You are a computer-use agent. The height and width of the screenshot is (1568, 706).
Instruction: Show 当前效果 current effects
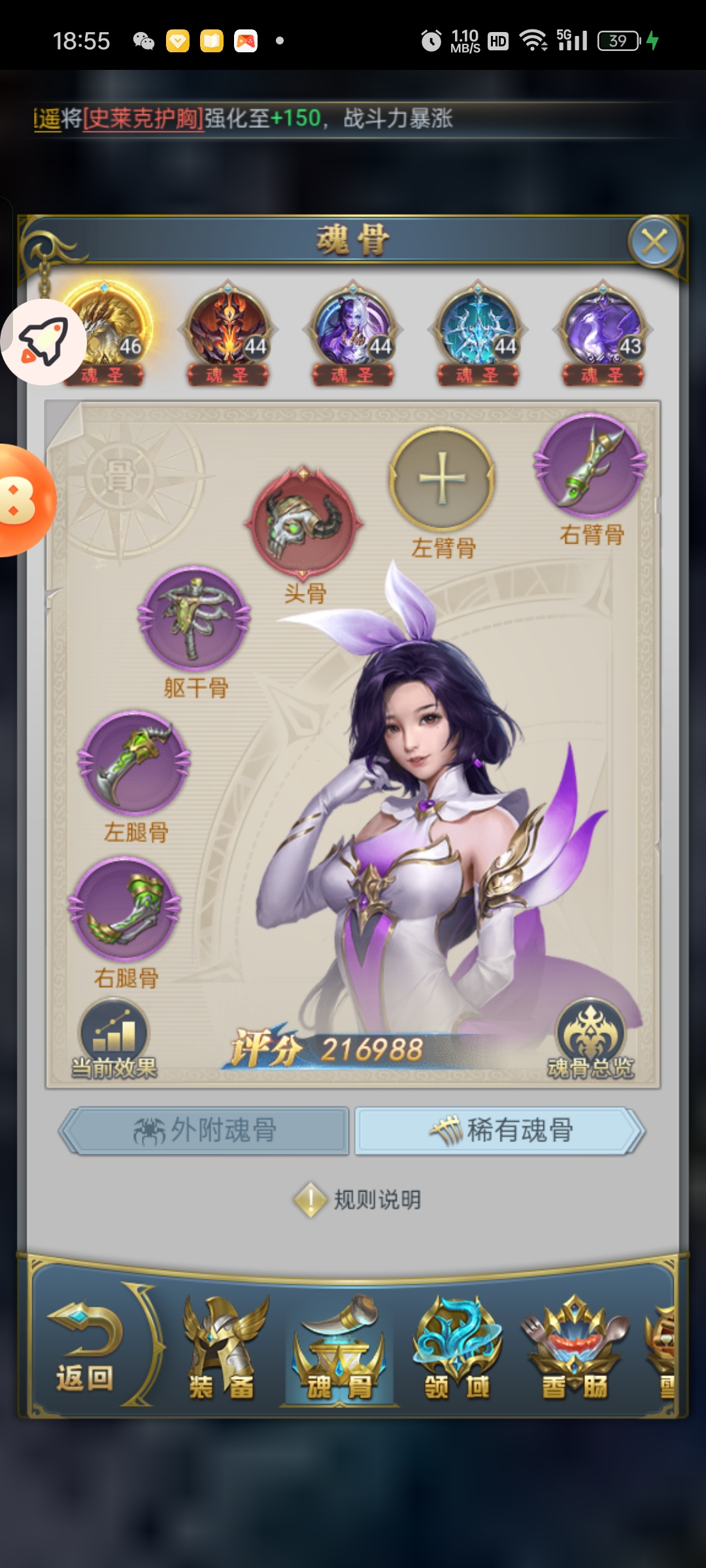(x=114, y=1039)
